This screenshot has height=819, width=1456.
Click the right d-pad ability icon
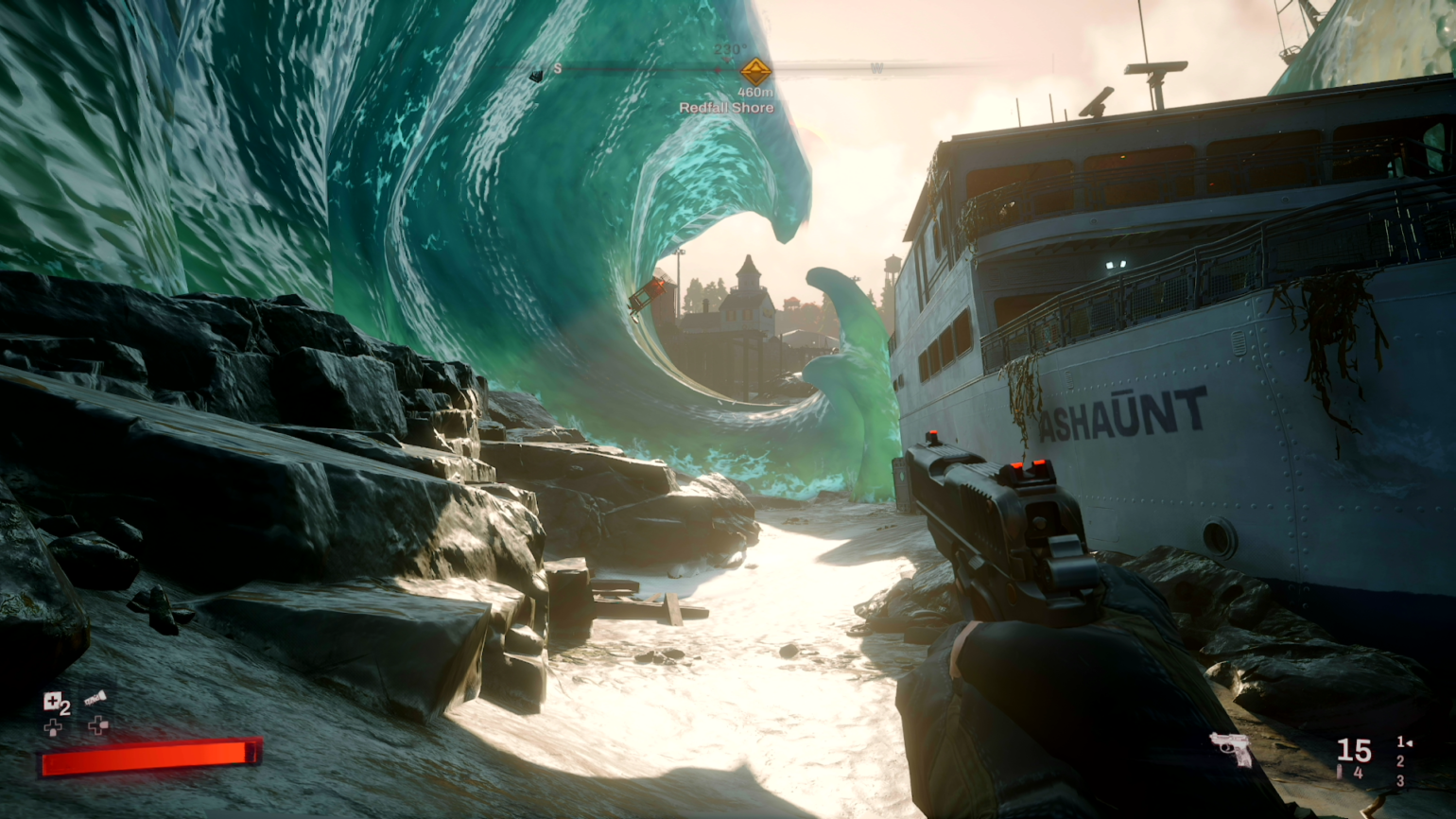[98, 725]
